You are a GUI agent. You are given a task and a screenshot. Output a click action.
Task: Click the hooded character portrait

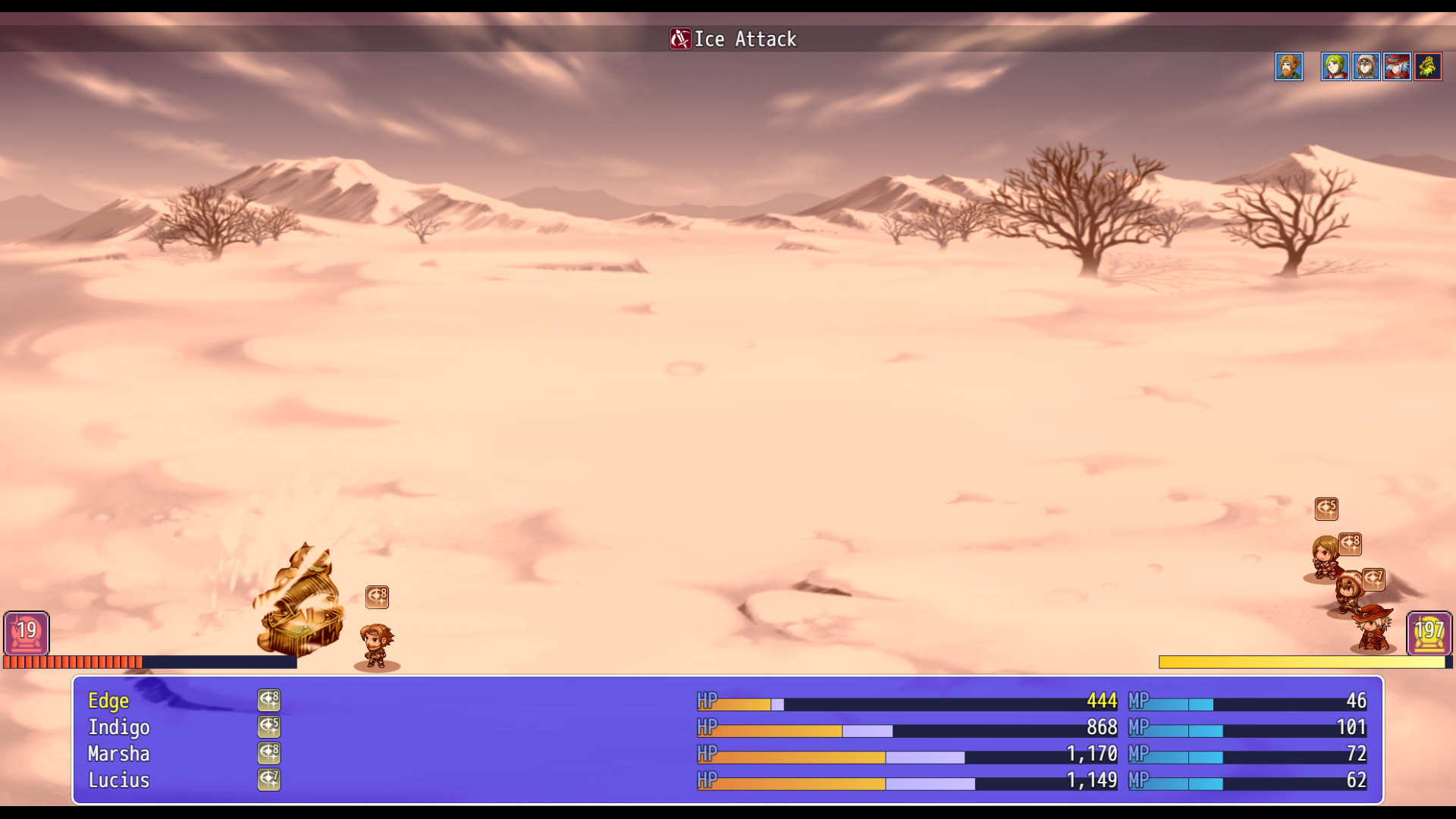tap(1365, 67)
